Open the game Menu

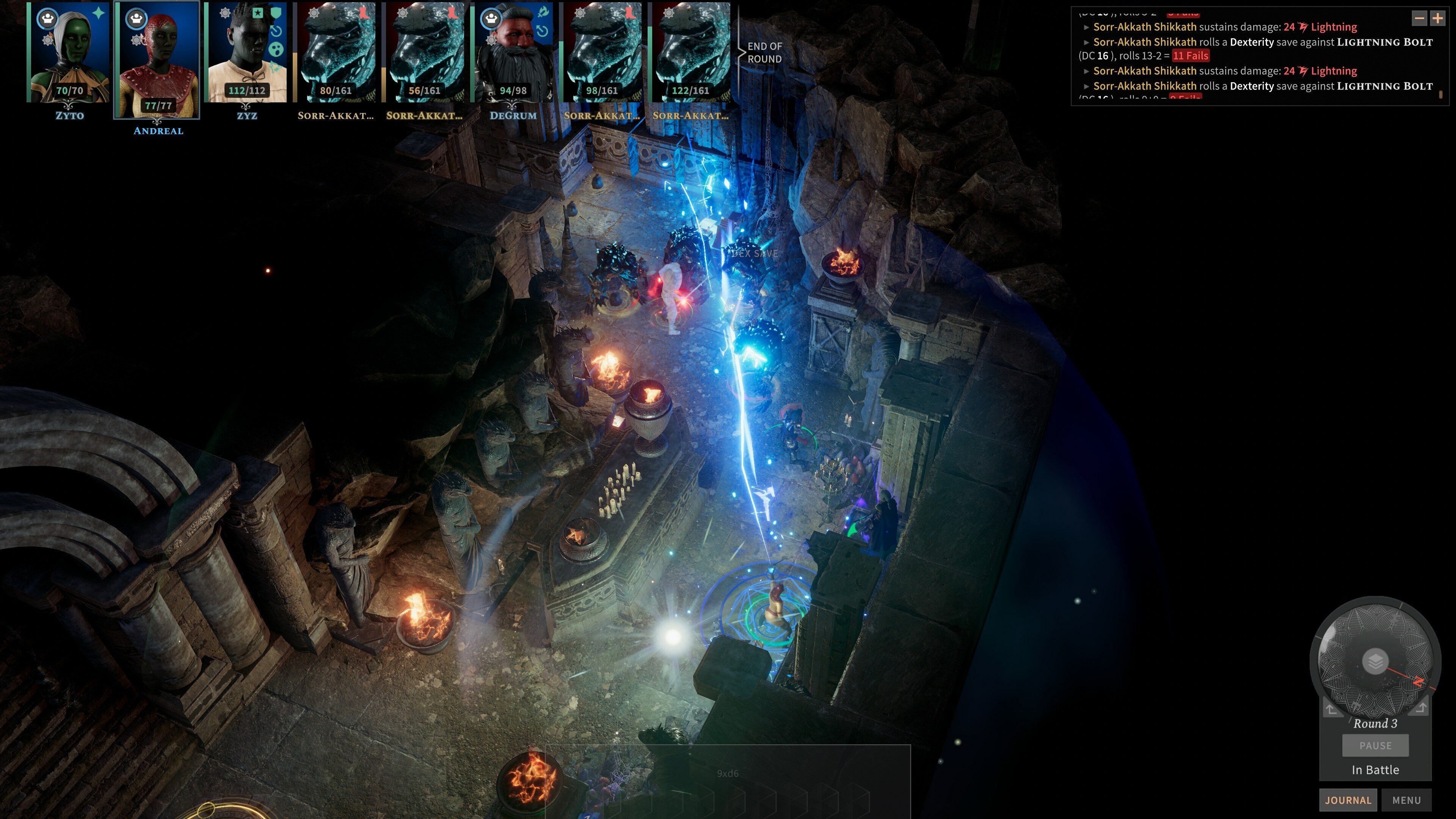click(1406, 800)
